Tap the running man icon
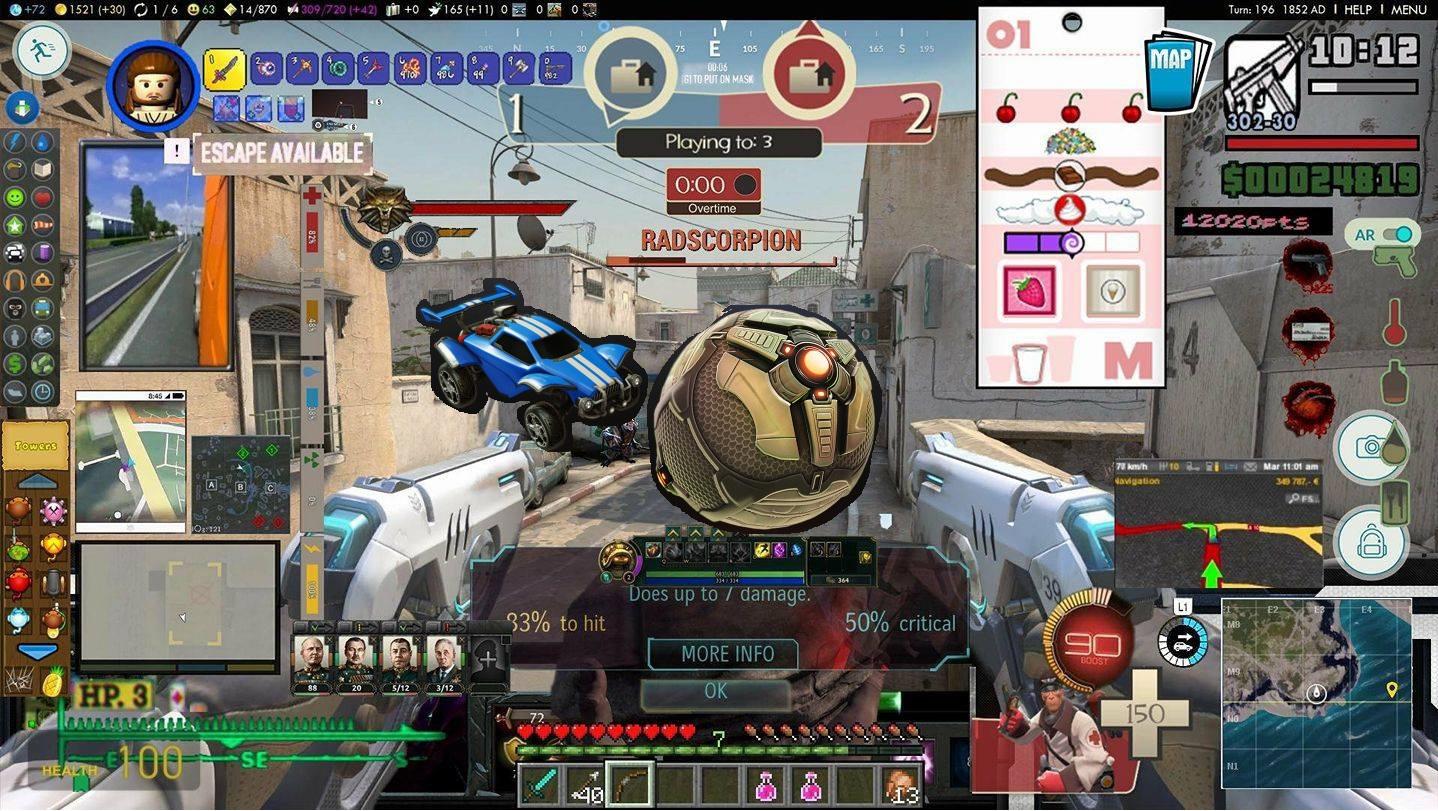 point(42,50)
